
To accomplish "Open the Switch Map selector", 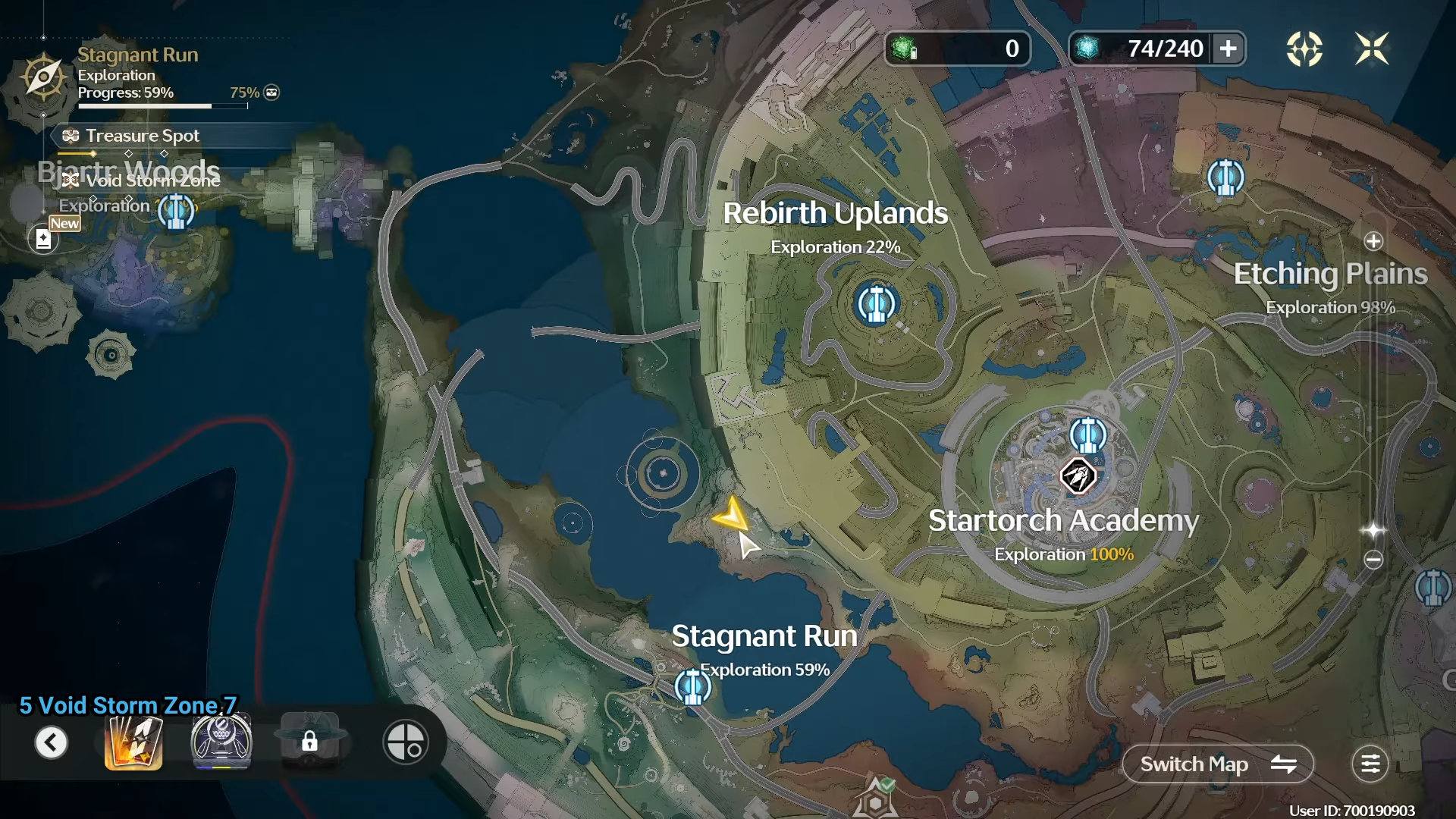I will 1217,764.
